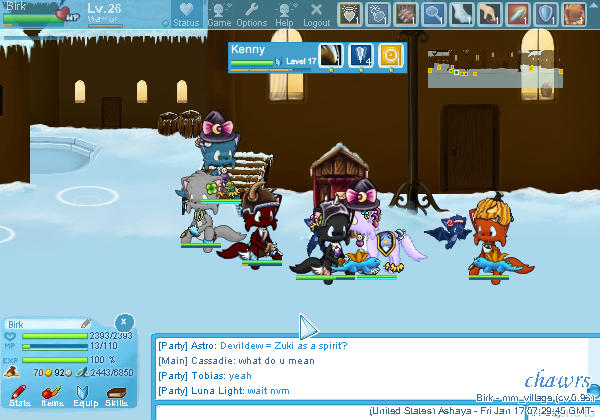
Task: Open the Status menu
Action: pyautogui.click(x=186, y=14)
